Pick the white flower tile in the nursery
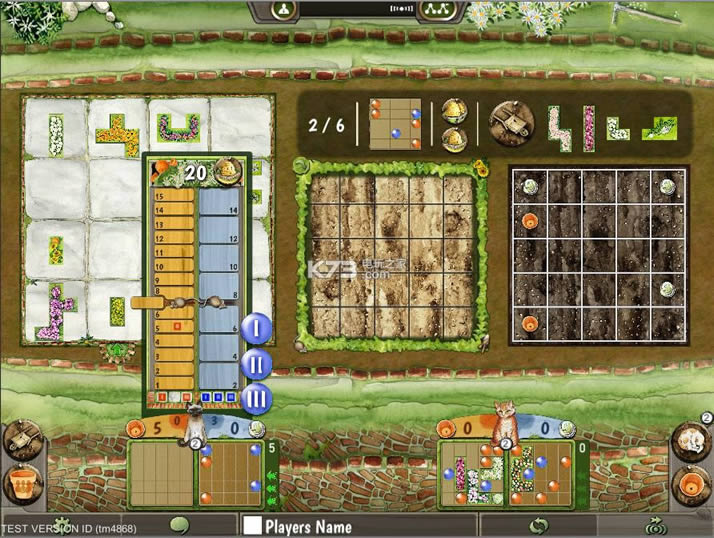 pos(56,135)
